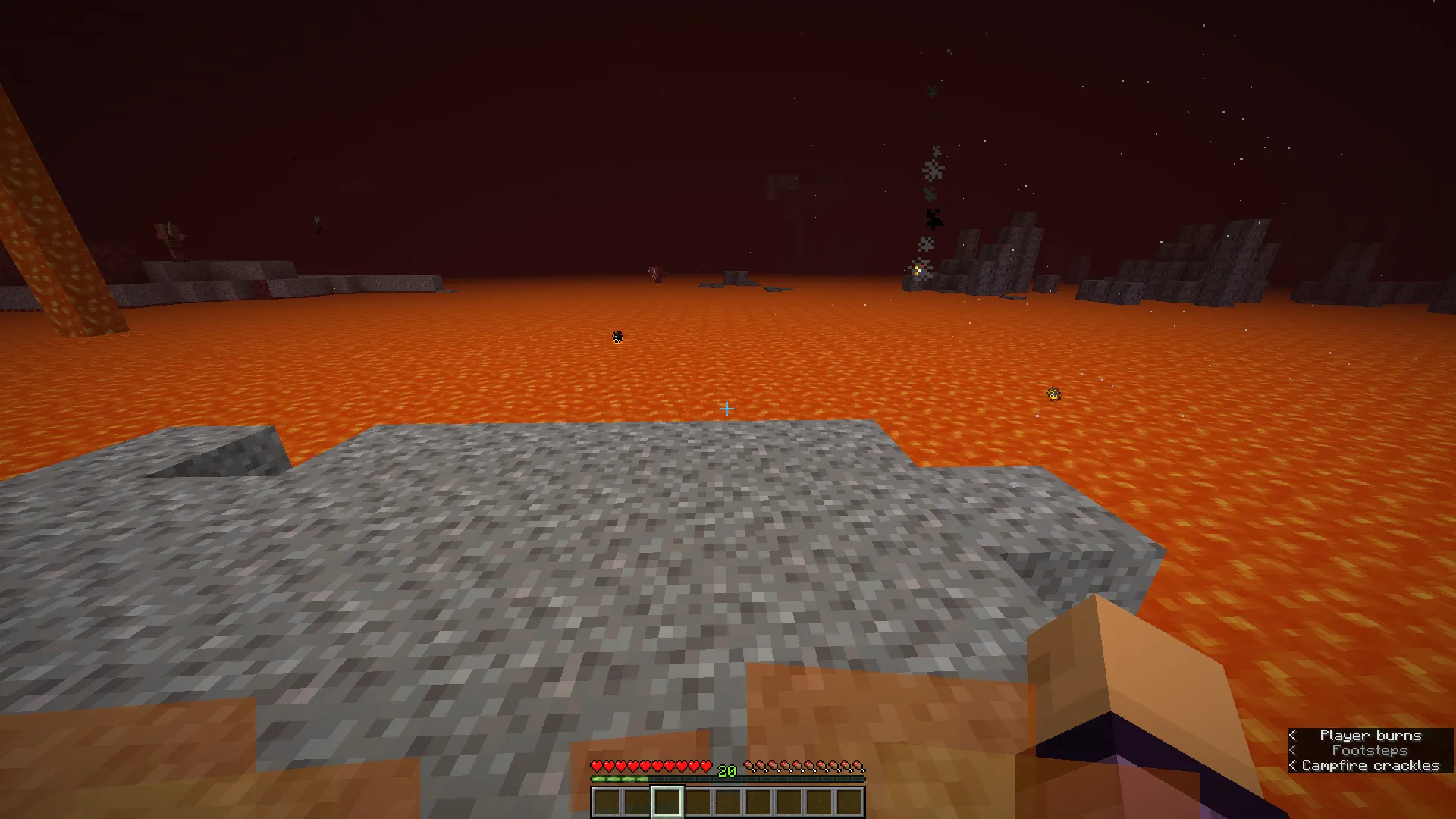Click the leftmost heart in the health bar
Screen dimensions: 1456x819
pyautogui.click(x=598, y=766)
